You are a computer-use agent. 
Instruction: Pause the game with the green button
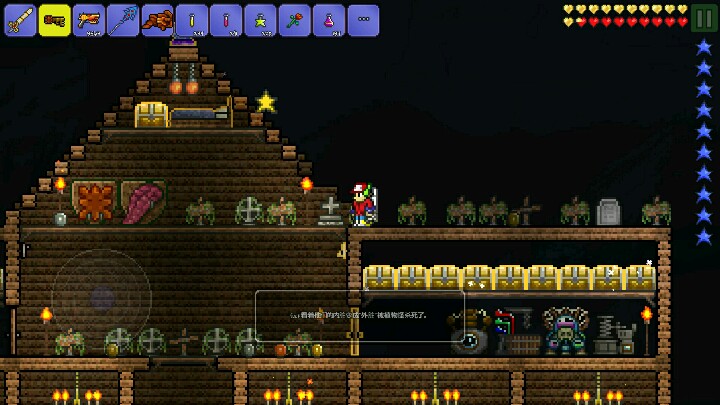coord(704,19)
